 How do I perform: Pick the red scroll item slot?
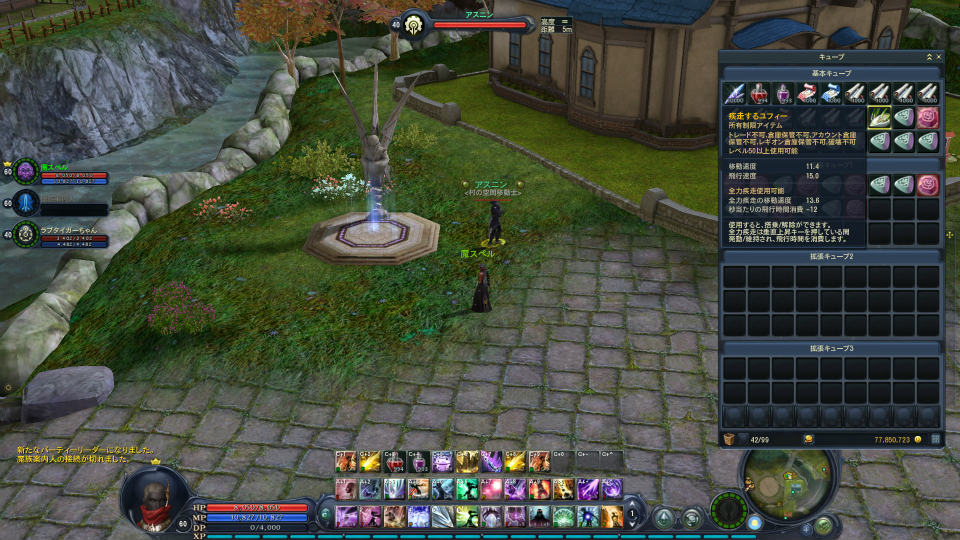807,95
